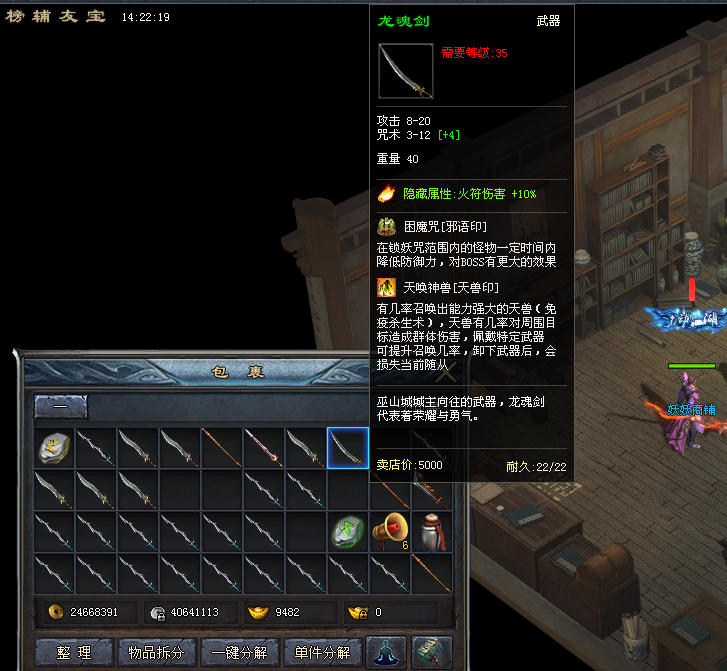The height and width of the screenshot is (671, 727).
Task: Pick the red-banded jar item slot
Action: (431, 531)
